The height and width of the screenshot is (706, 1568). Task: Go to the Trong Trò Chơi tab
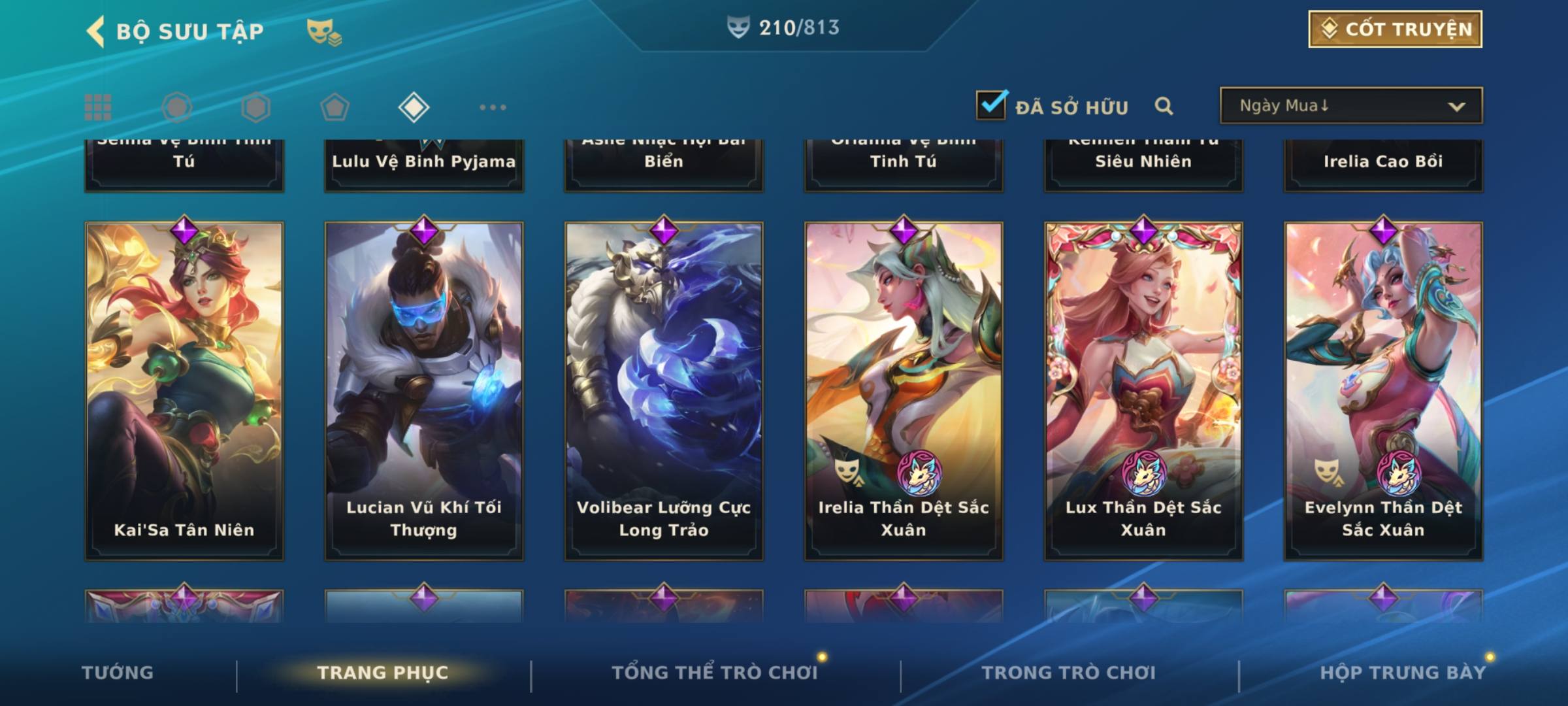(1069, 673)
